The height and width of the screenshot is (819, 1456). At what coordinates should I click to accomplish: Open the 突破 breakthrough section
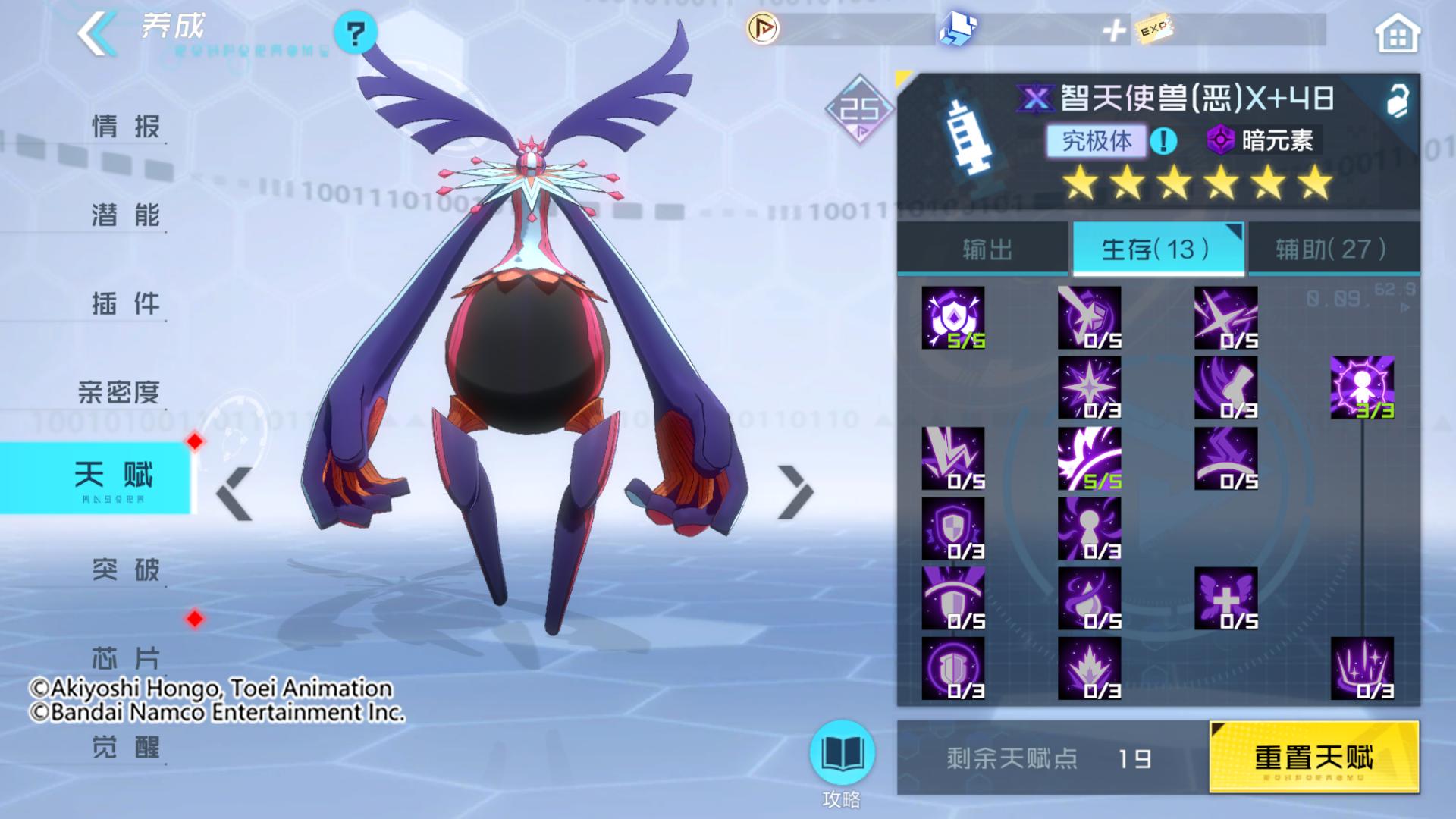[x=125, y=569]
